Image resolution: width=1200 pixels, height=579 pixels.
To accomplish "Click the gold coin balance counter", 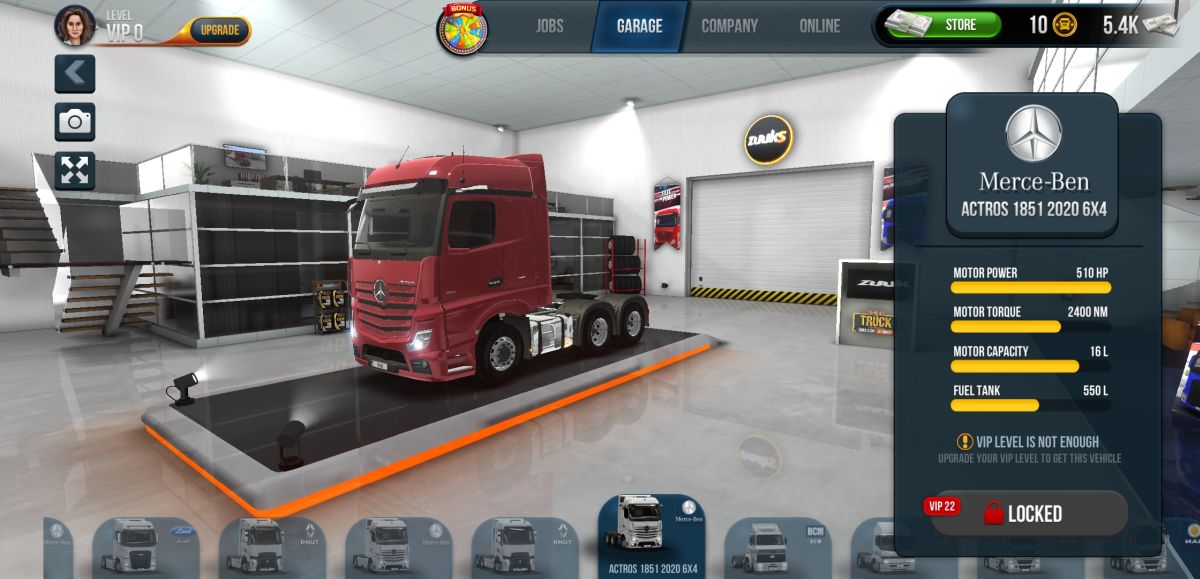I will click(x=1052, y=26).
